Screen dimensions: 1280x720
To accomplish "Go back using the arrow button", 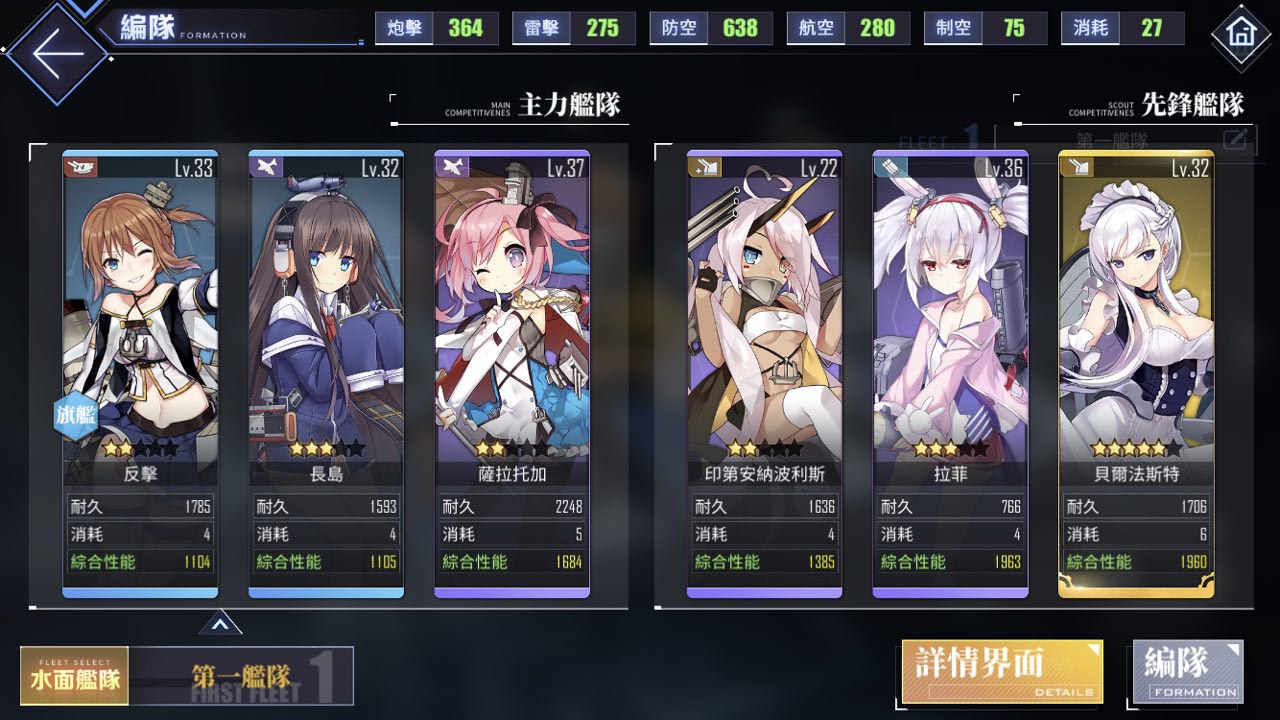I will [57, 53].
